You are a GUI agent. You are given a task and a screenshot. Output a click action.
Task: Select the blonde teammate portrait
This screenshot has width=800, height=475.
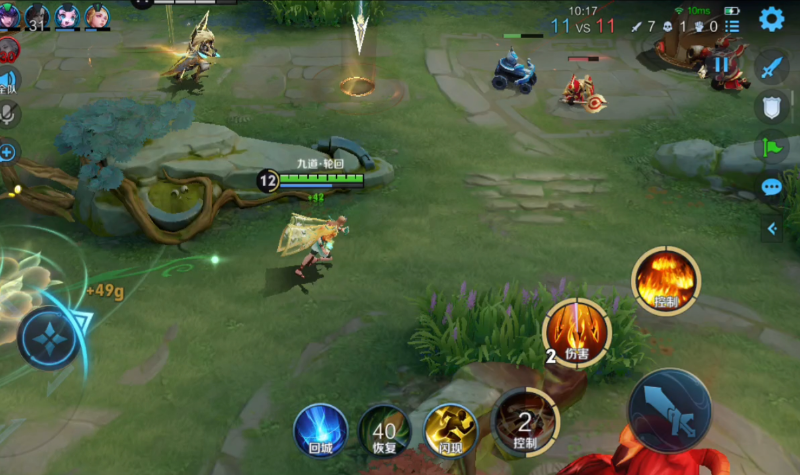(97, 15)
